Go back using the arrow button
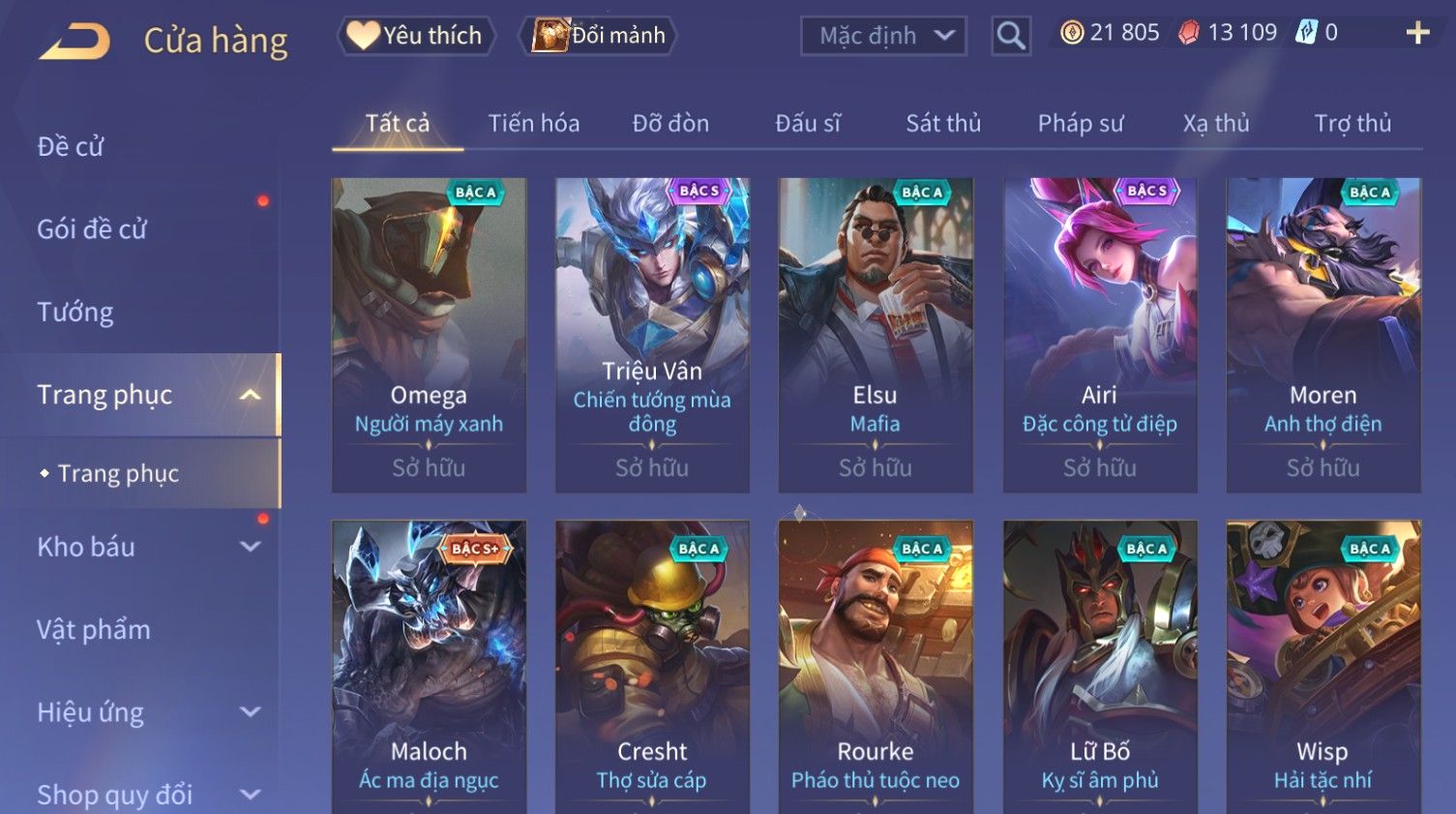1456x814 pixels. 74,41
